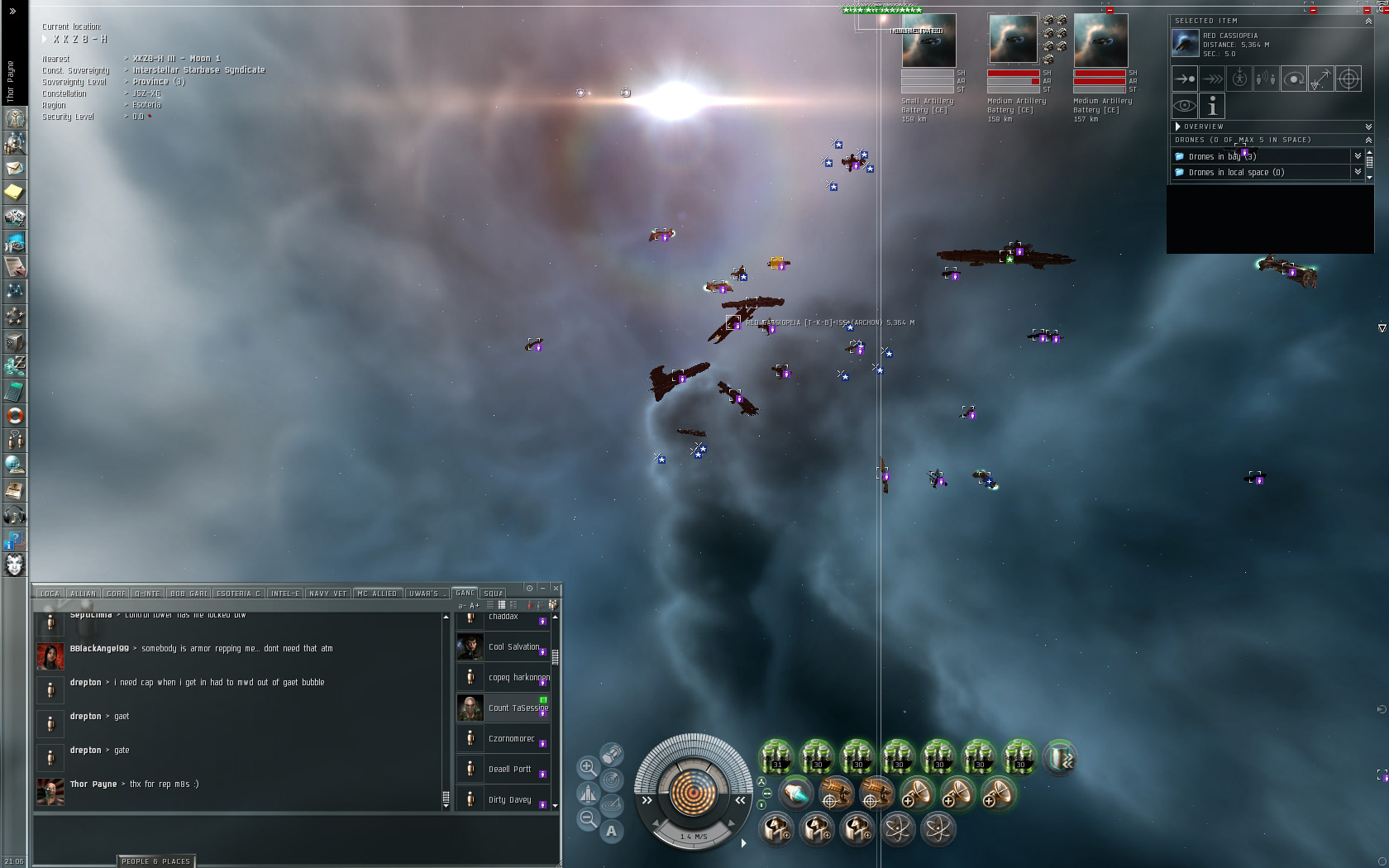Click the Approach button for selected item
Screen dimensions: 1389x868
pyautogui.click(x=1184, y=79)
